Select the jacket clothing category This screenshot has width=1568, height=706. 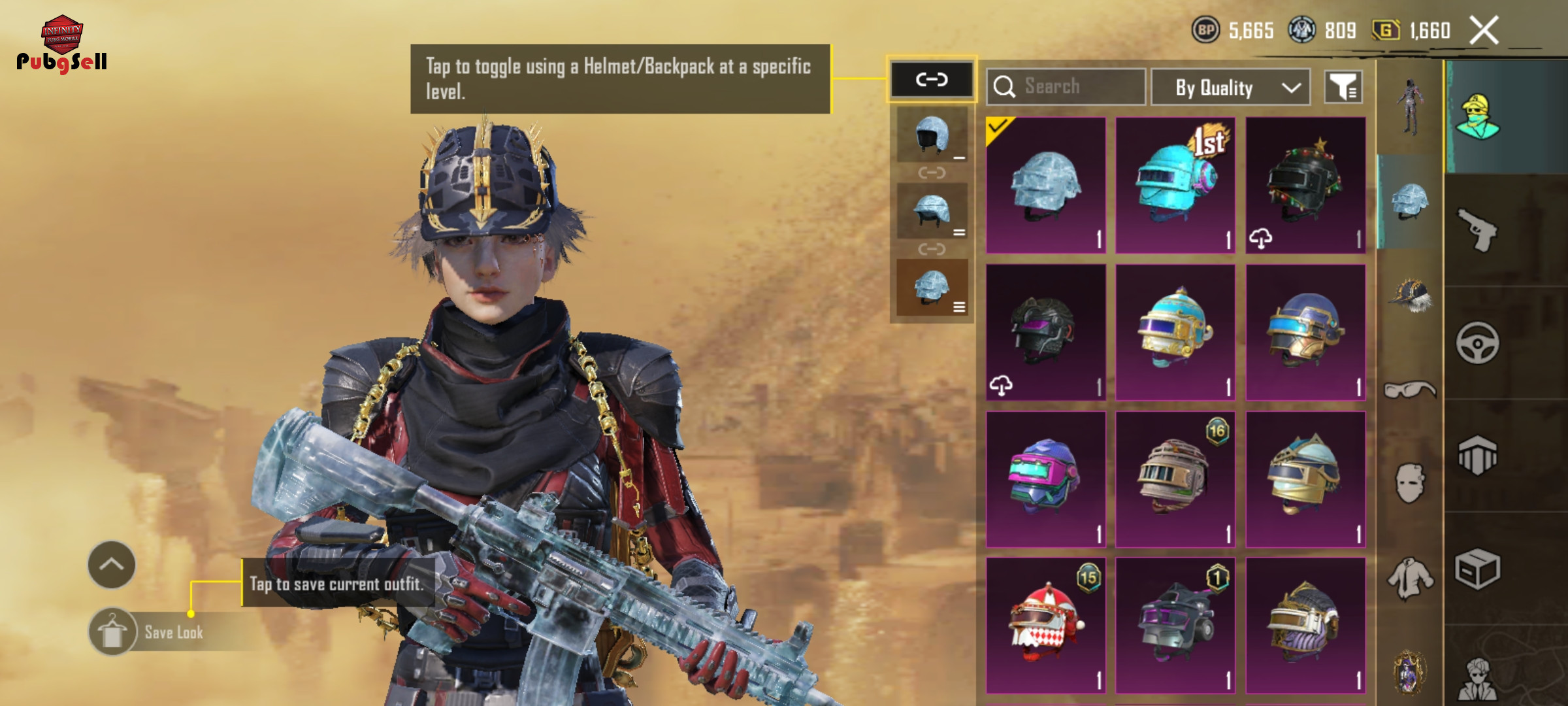1409,579
